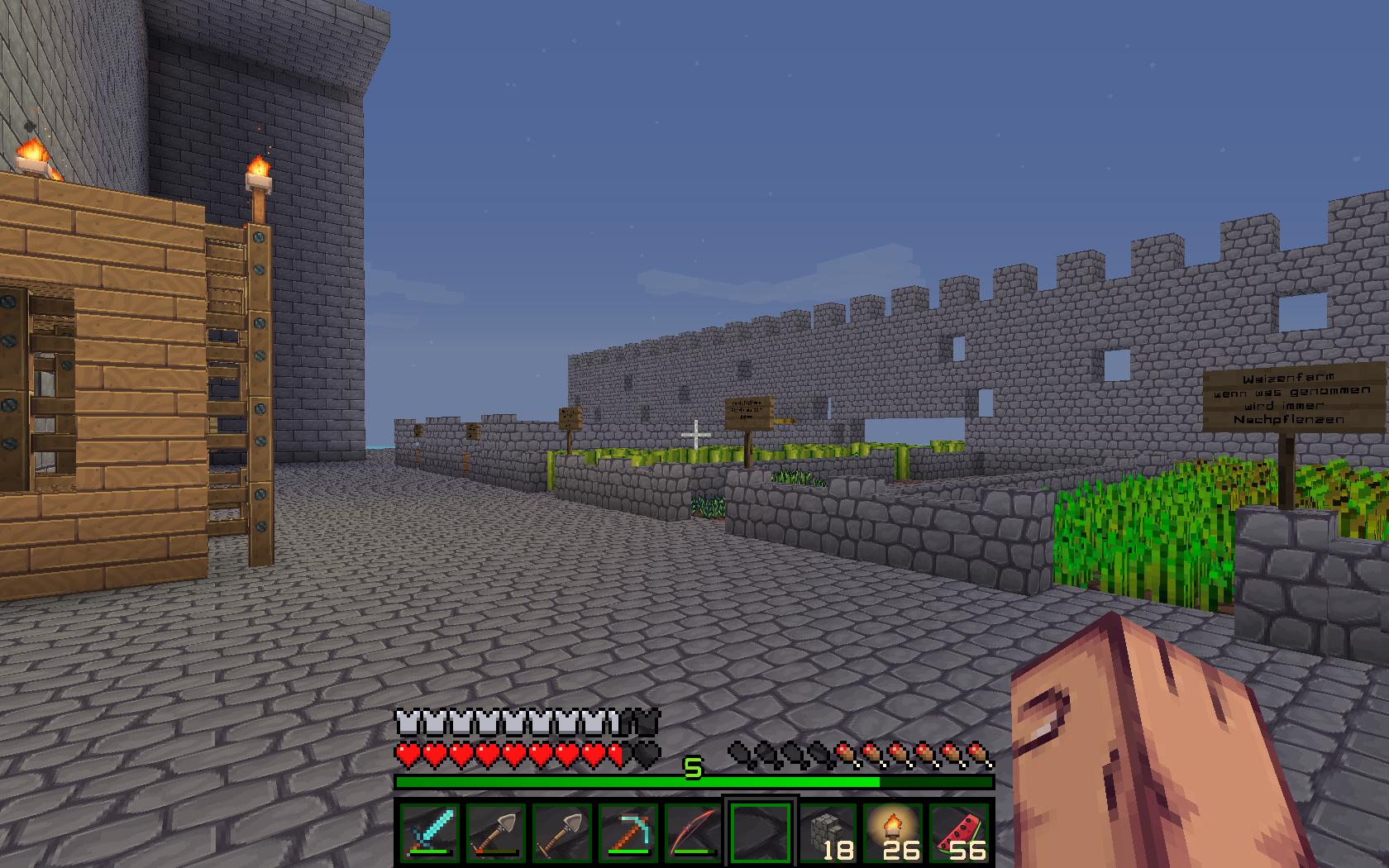
Task: Choose the diamond pickaxe in the hotbar
Action: 628,832
